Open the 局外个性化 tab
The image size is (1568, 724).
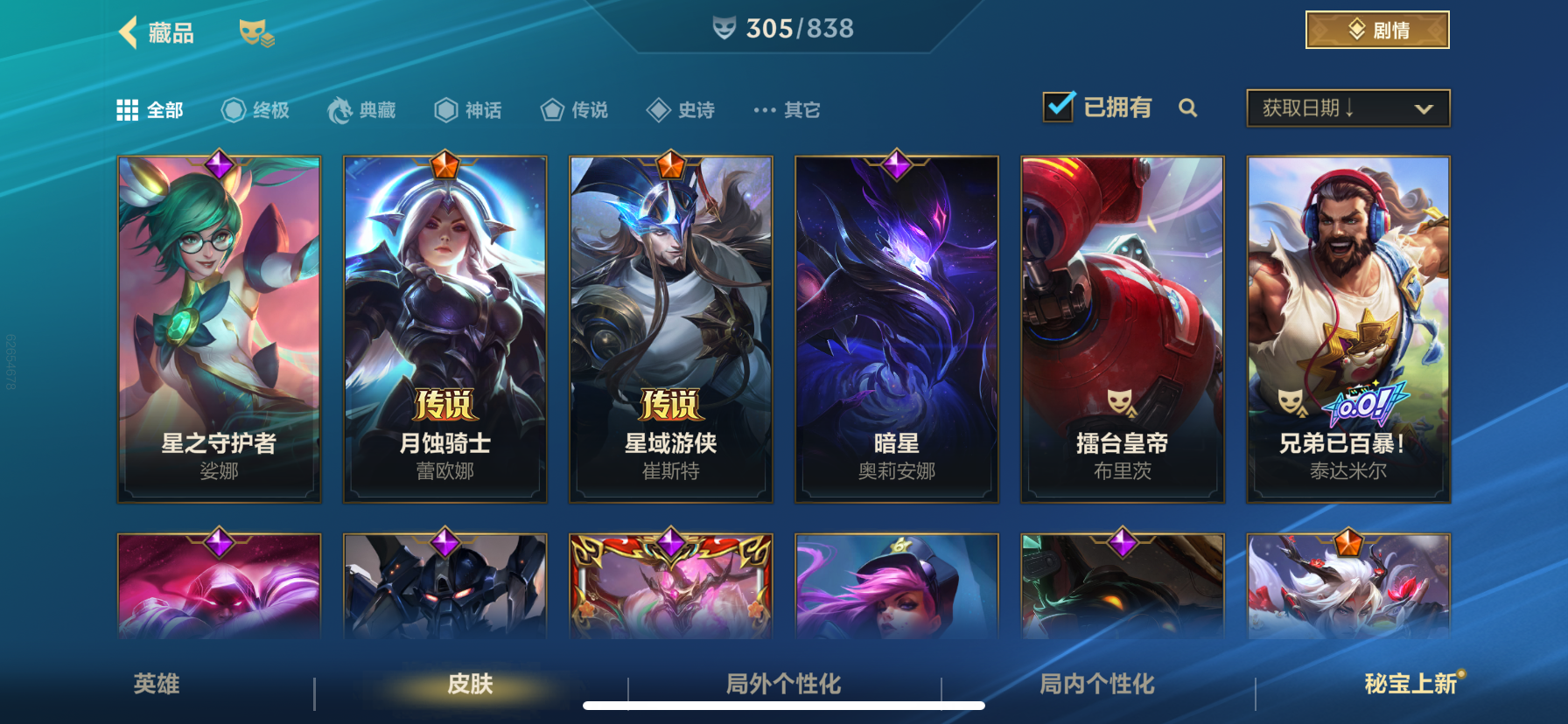click(x=781, y=687)
